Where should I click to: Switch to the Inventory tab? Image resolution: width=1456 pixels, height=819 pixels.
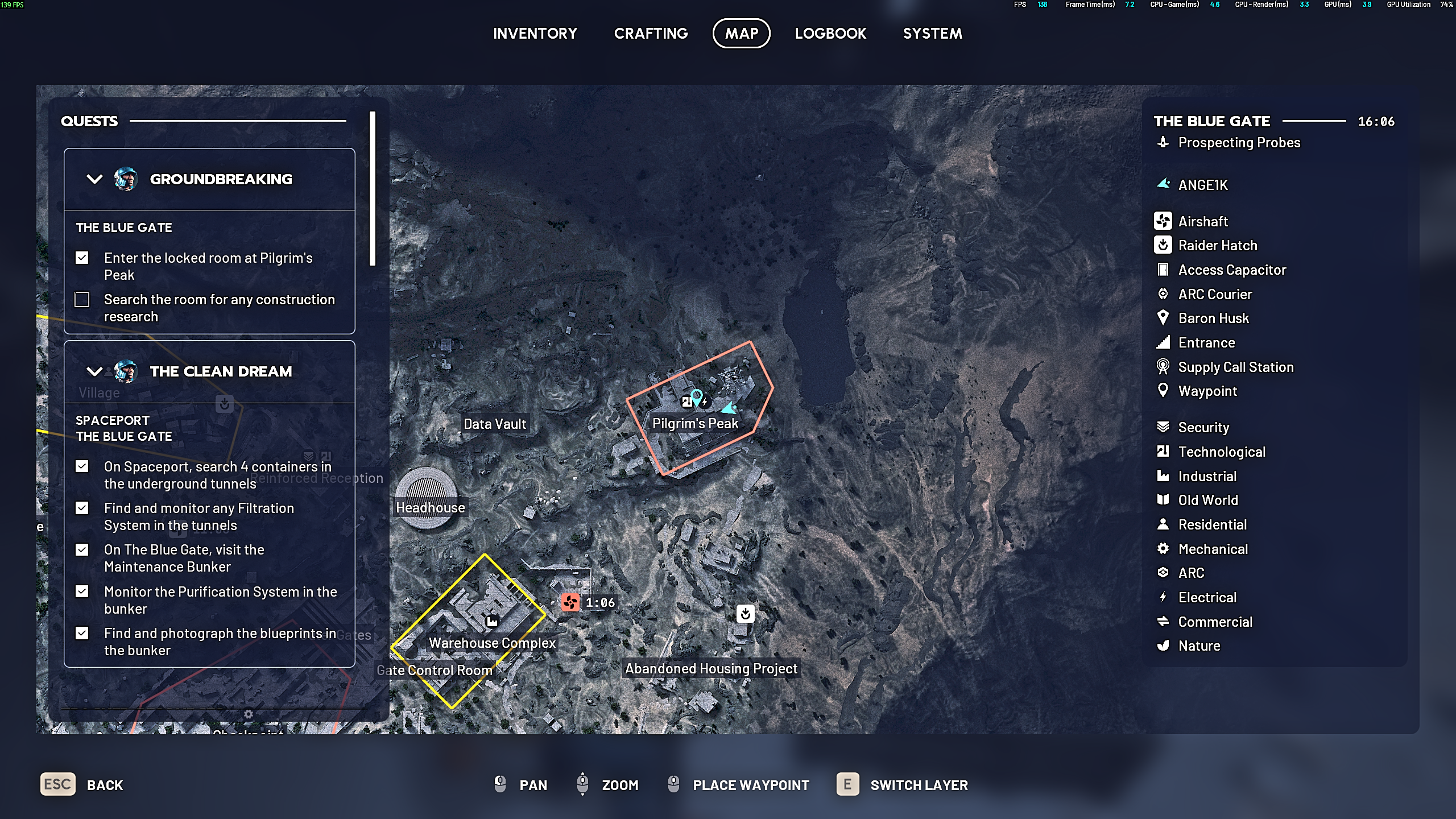(535, 34)
